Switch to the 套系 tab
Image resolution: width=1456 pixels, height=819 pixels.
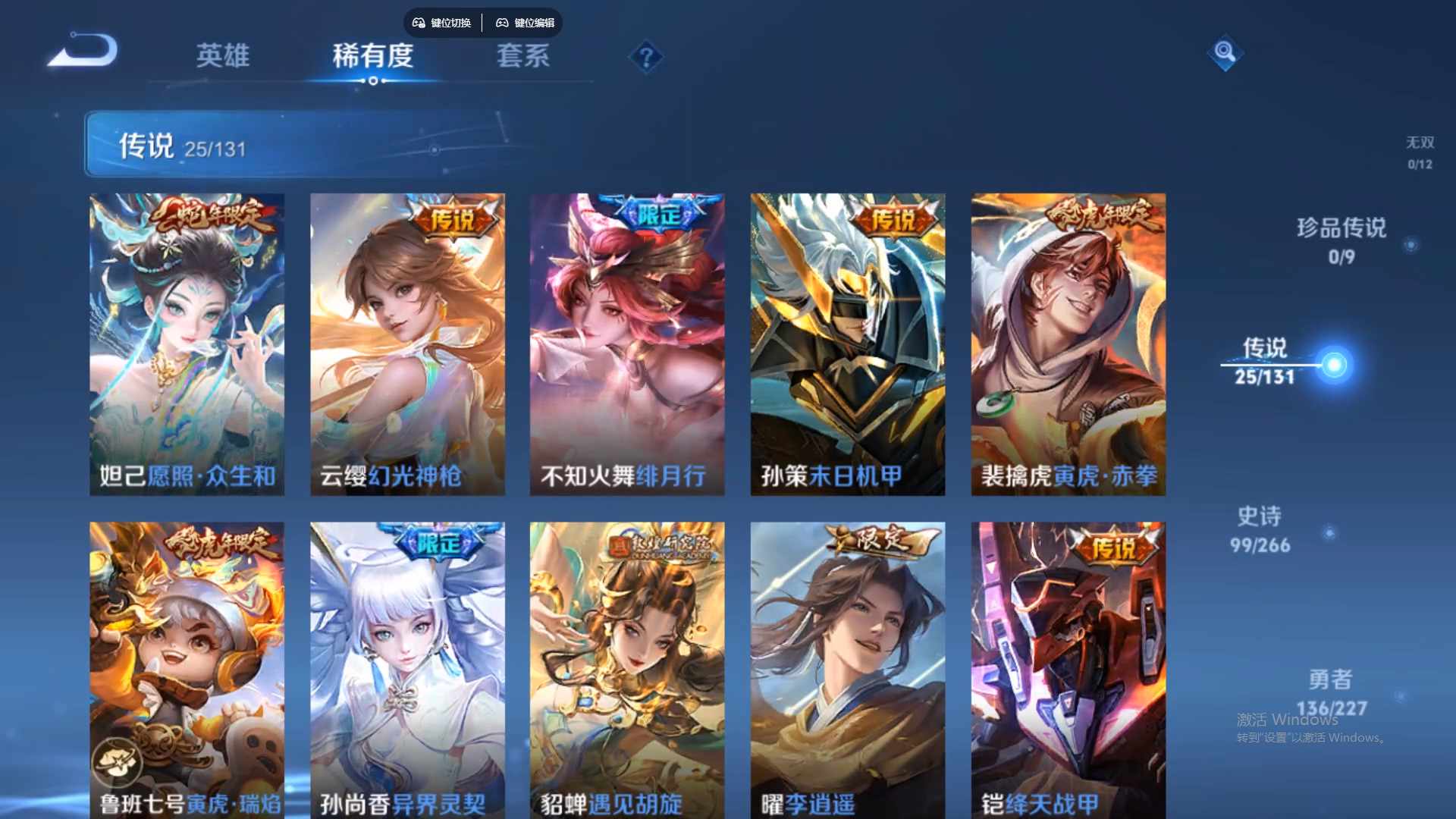(525, 57)
